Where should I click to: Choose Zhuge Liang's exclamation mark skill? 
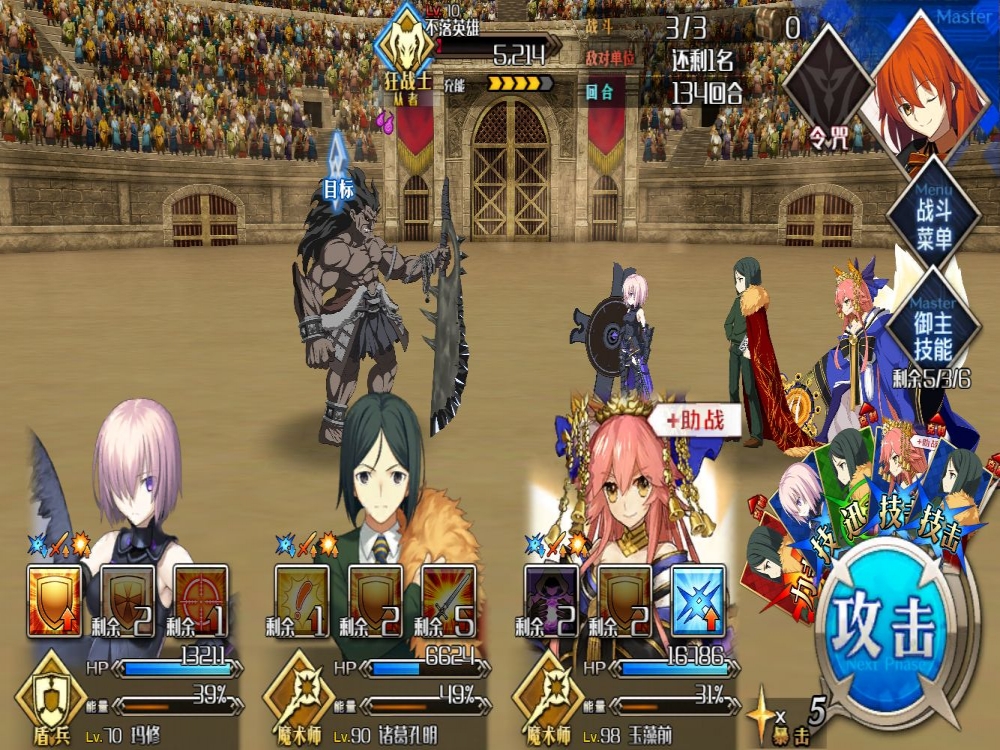pos(301,601)
